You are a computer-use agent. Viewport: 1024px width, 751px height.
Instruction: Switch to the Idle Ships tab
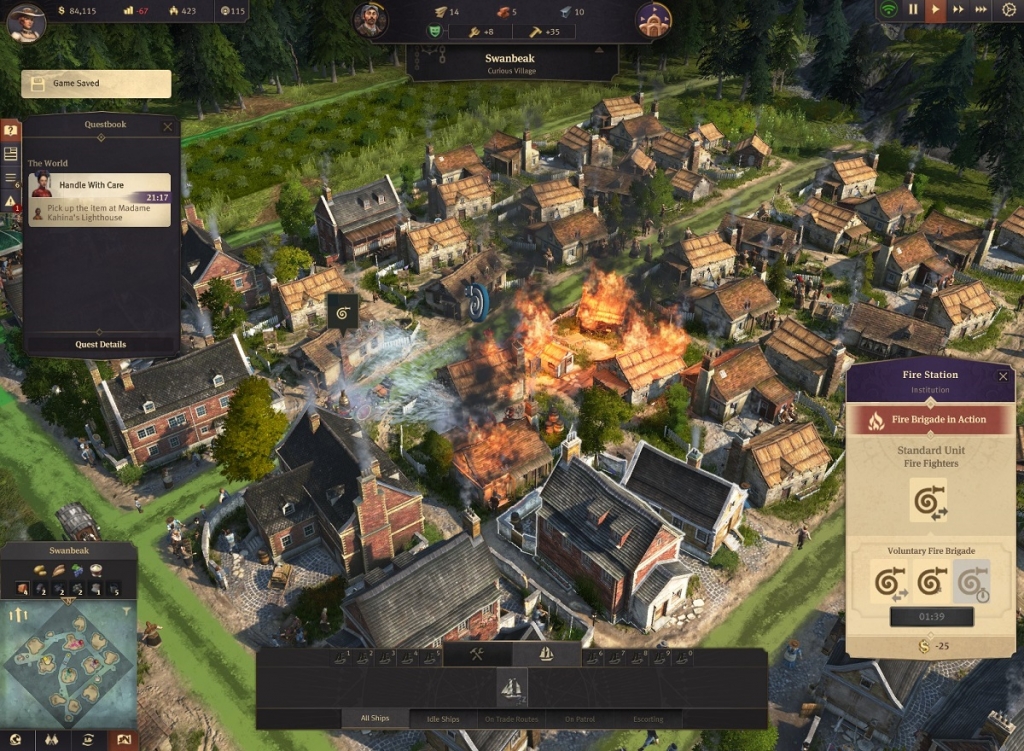click(441, 718)
